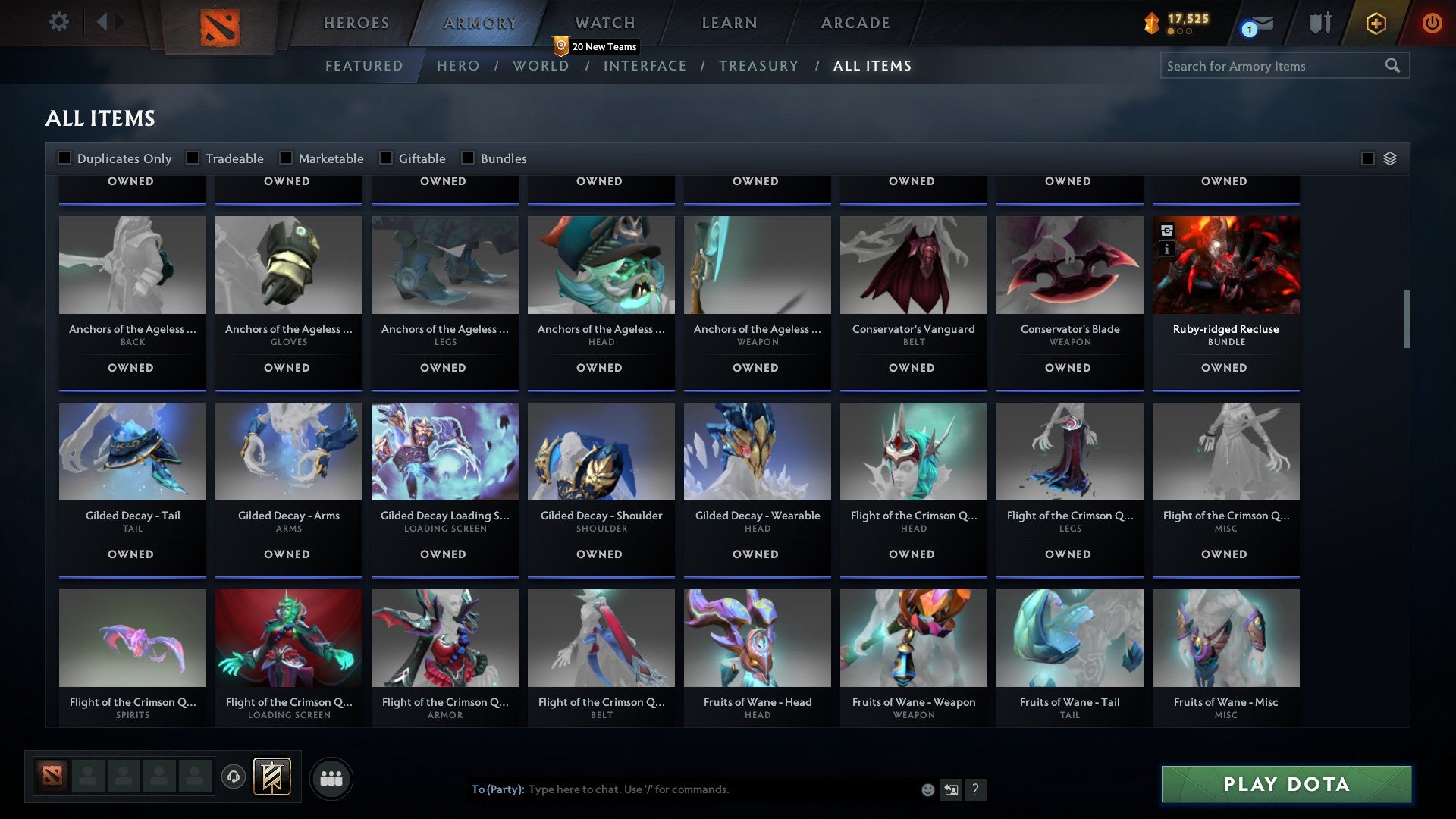Viewport: 1456px width, 819px height.
Task: Enable the Duplicates Only filter
Action: point(64,158)
